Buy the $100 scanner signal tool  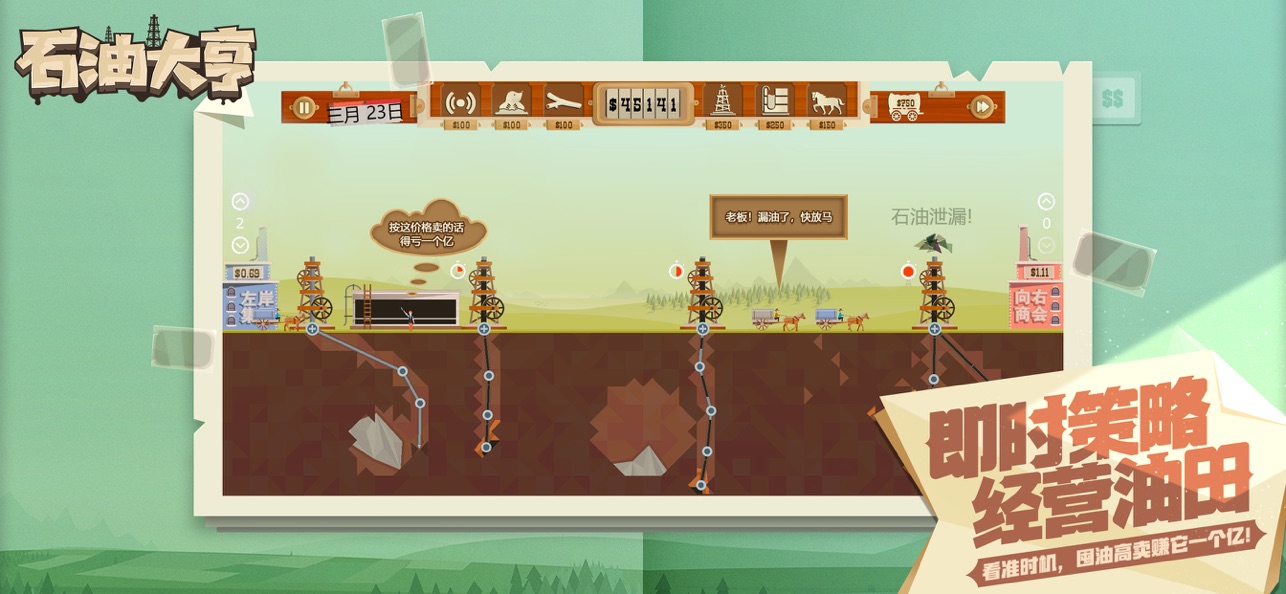[x=459, y=102]
